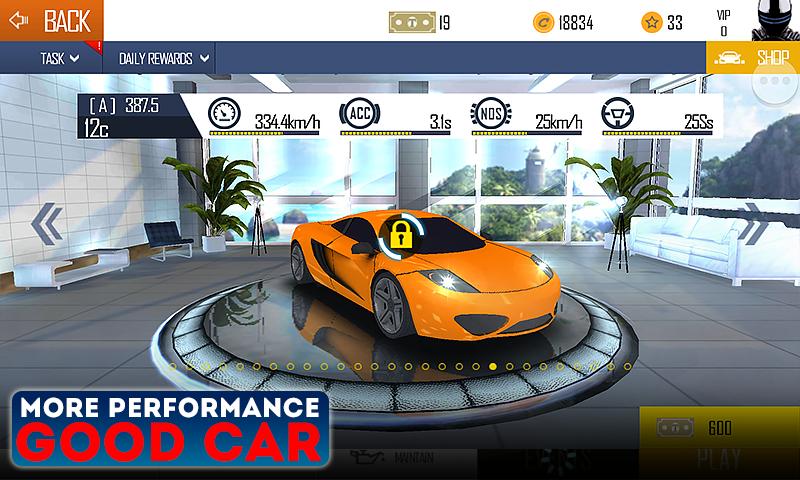This screenshot has height=480, width=800.
Task: Expand the Daily Rewards dropdown
Action: point(165,58)
